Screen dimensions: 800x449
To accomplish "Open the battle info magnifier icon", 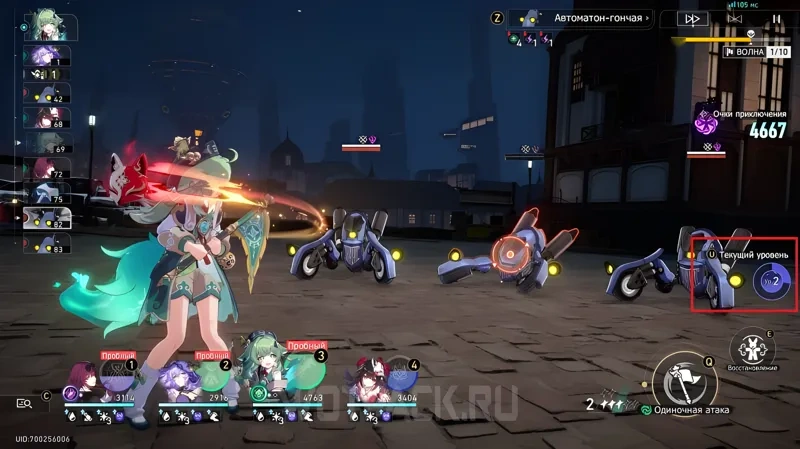I will click(24, 403).
